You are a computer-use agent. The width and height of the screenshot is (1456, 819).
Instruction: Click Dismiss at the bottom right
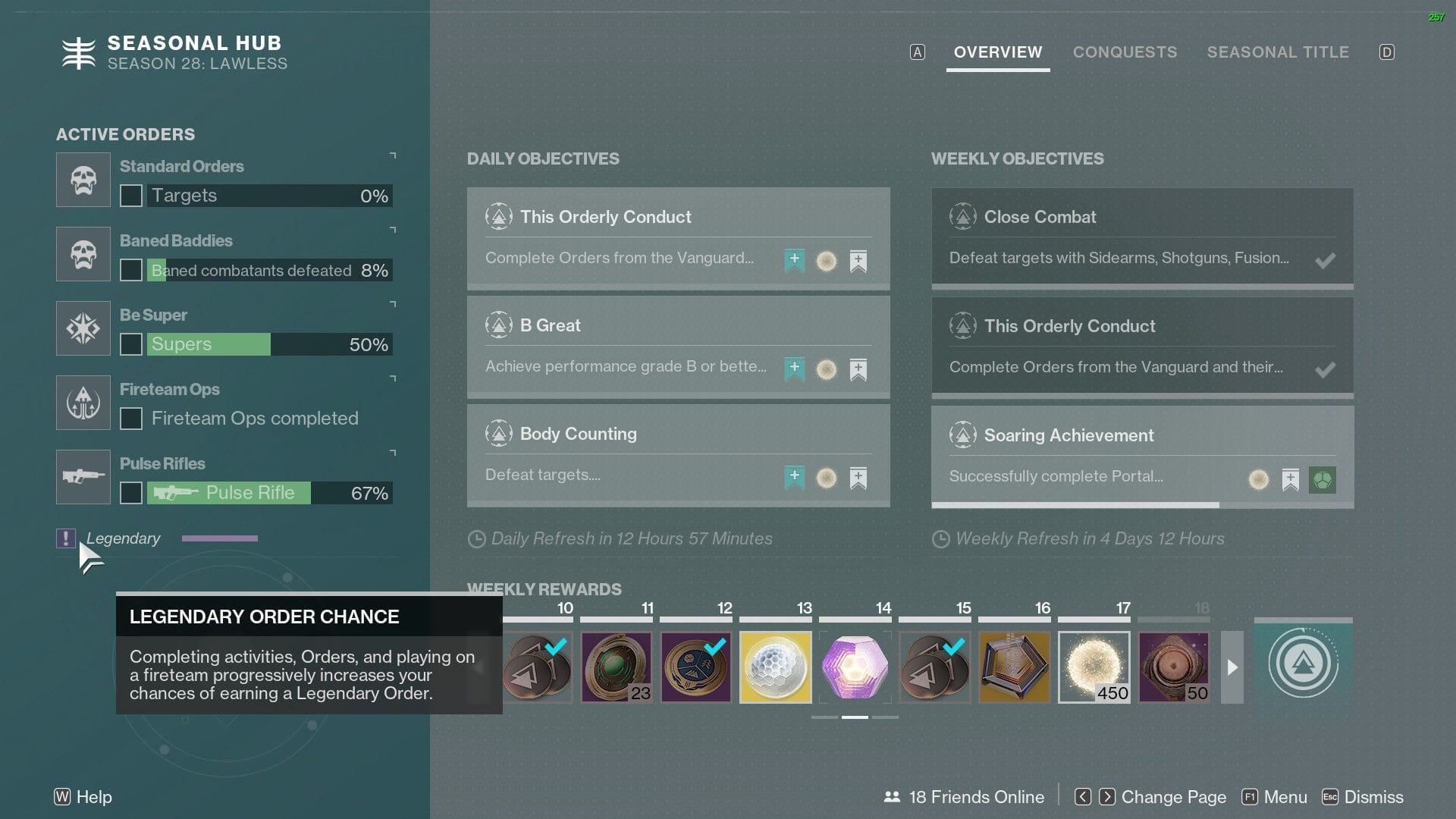click(x=1374, y=797)
